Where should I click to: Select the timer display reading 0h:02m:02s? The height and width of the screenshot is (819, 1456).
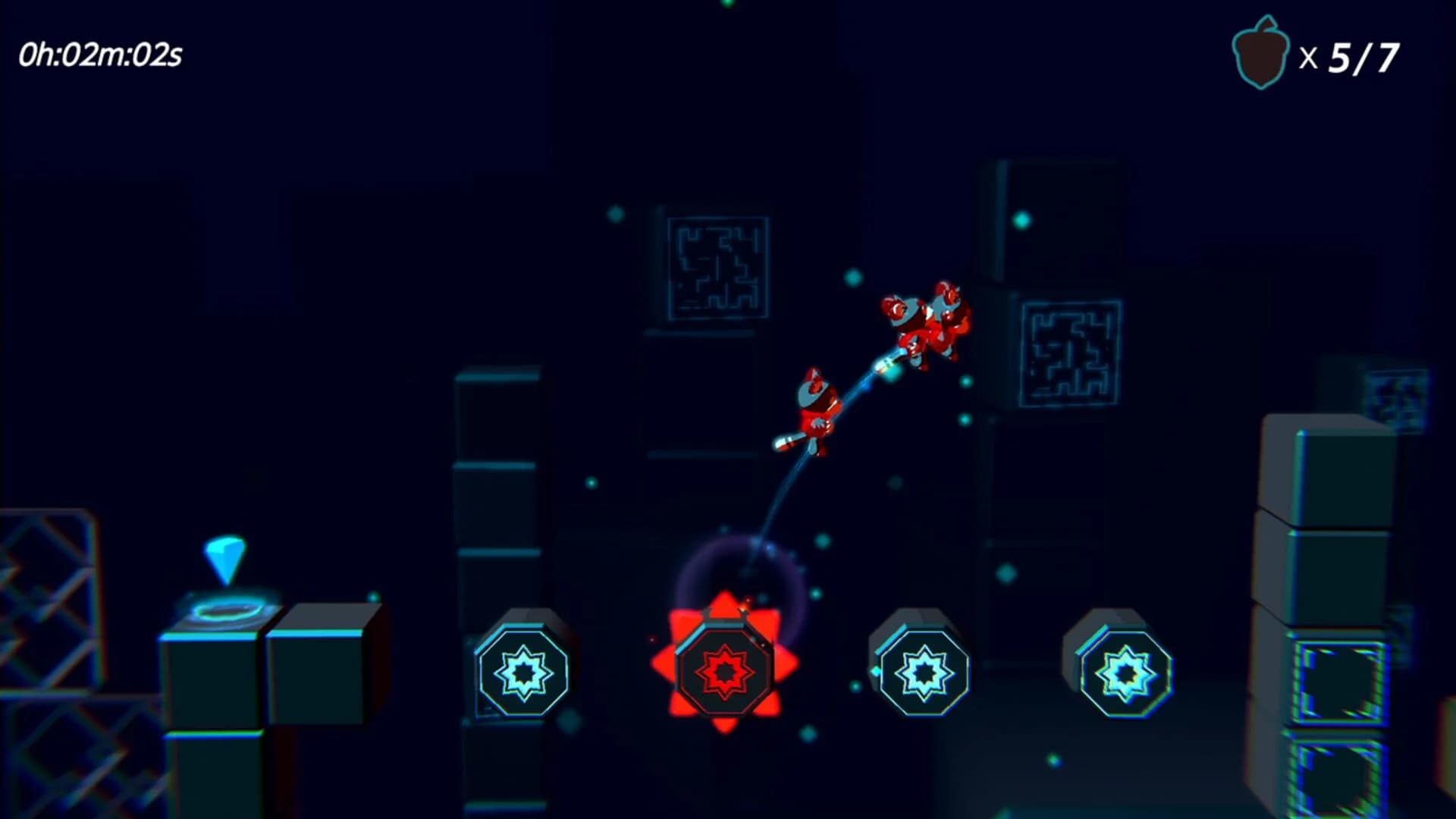point(102,53)
